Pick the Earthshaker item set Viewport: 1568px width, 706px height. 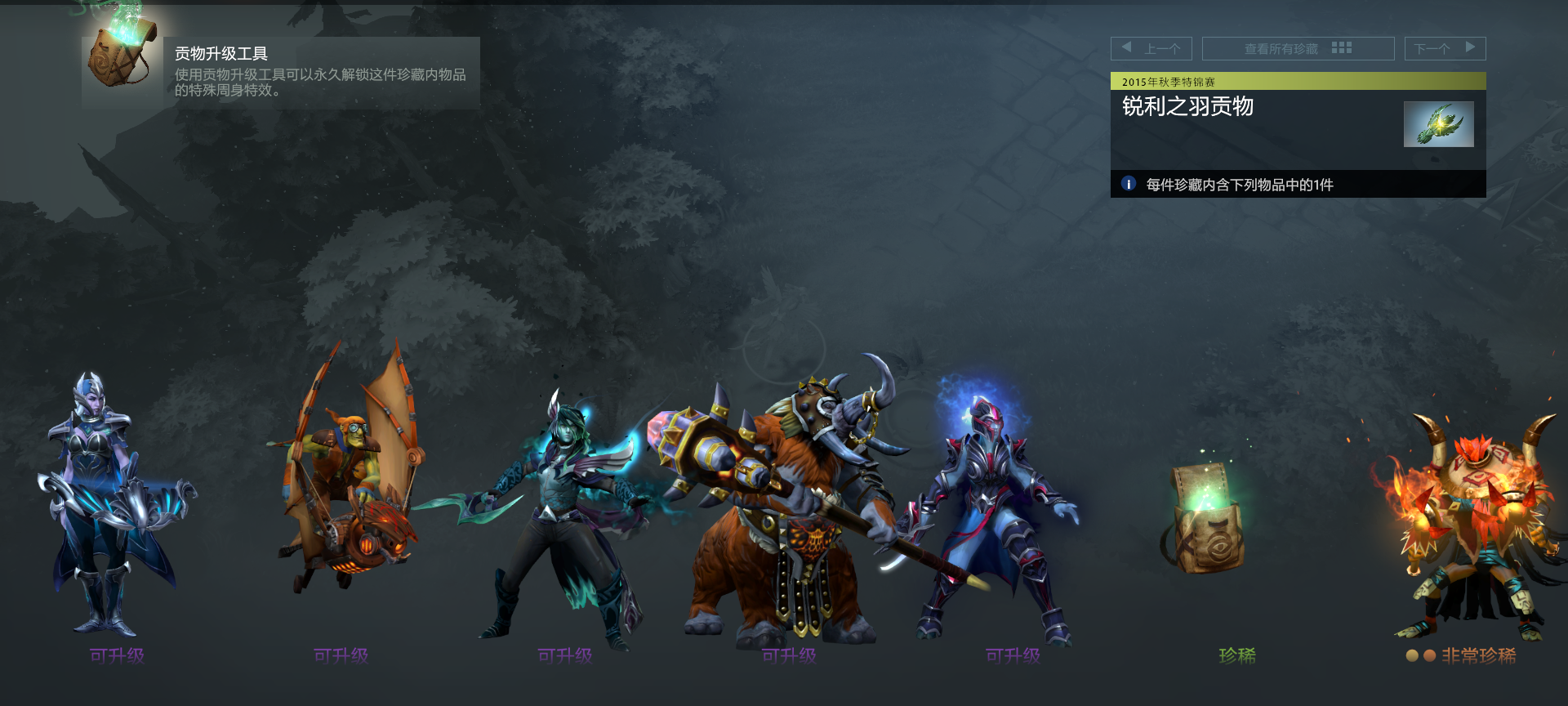click(x=788, y=507)
